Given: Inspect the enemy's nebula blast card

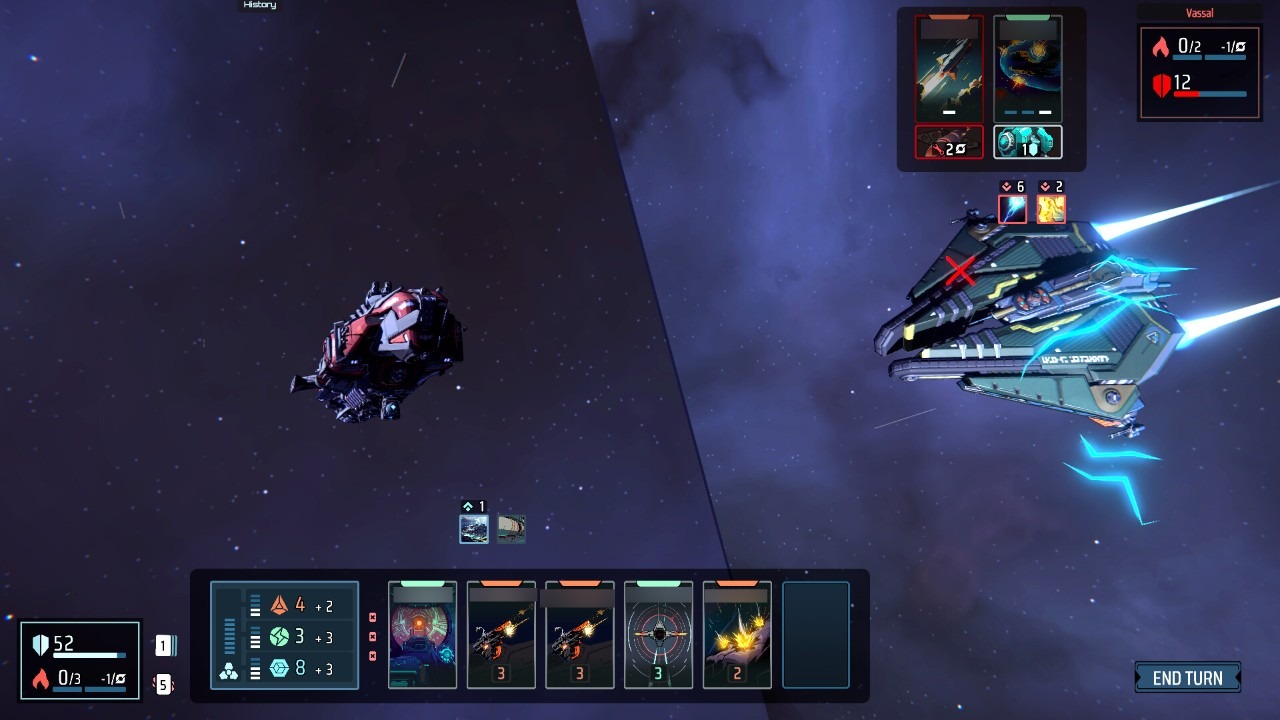Looking at the screenshot, I should [1027, 68].
